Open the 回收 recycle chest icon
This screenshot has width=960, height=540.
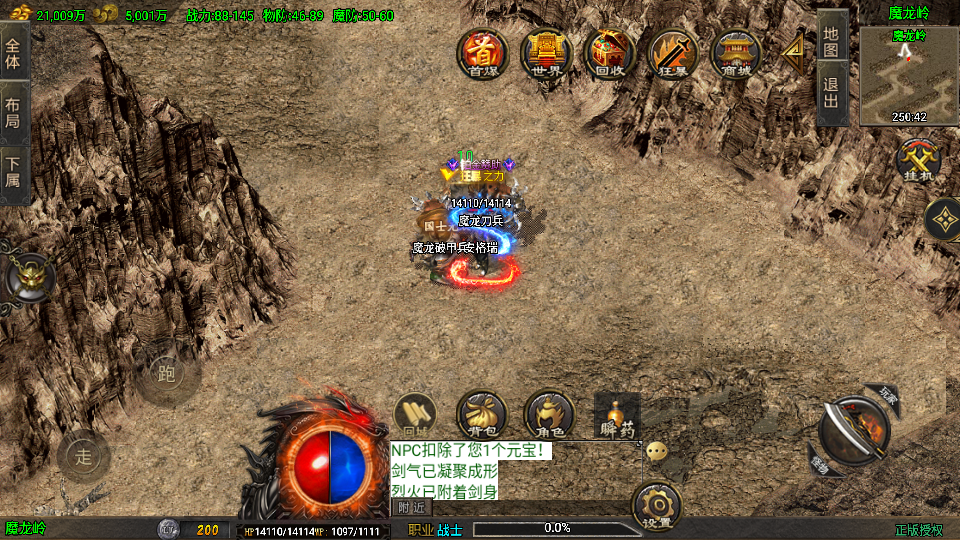[609, 53]
